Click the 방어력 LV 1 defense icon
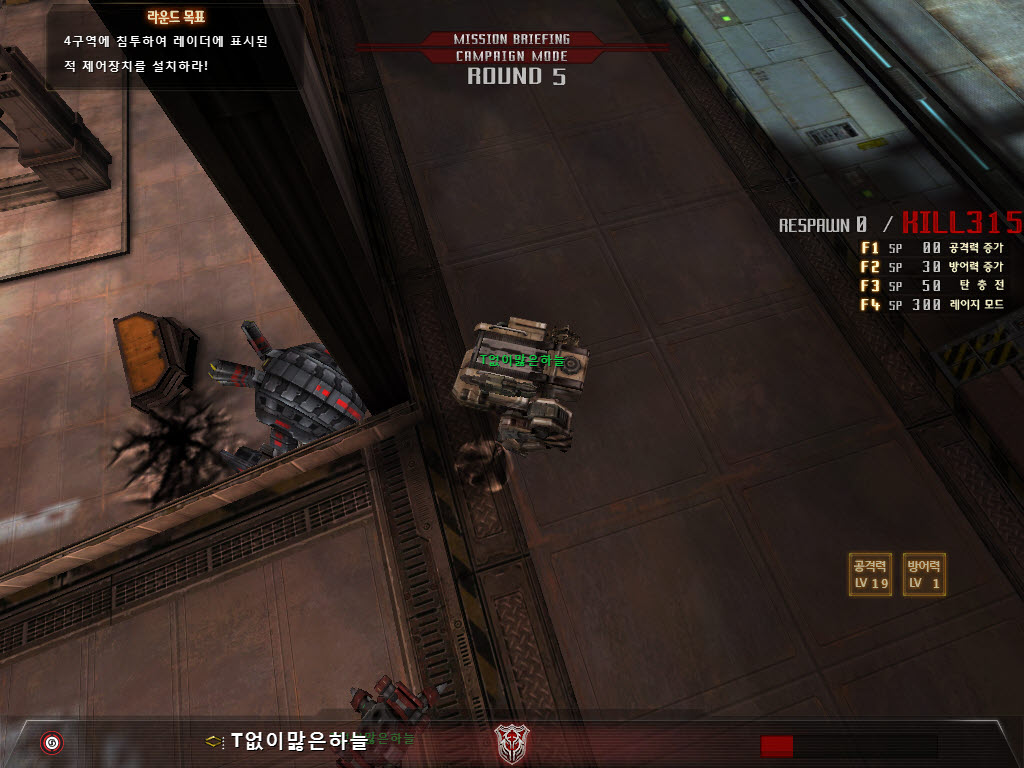The image size is (1024, 768). click(924, 575)
